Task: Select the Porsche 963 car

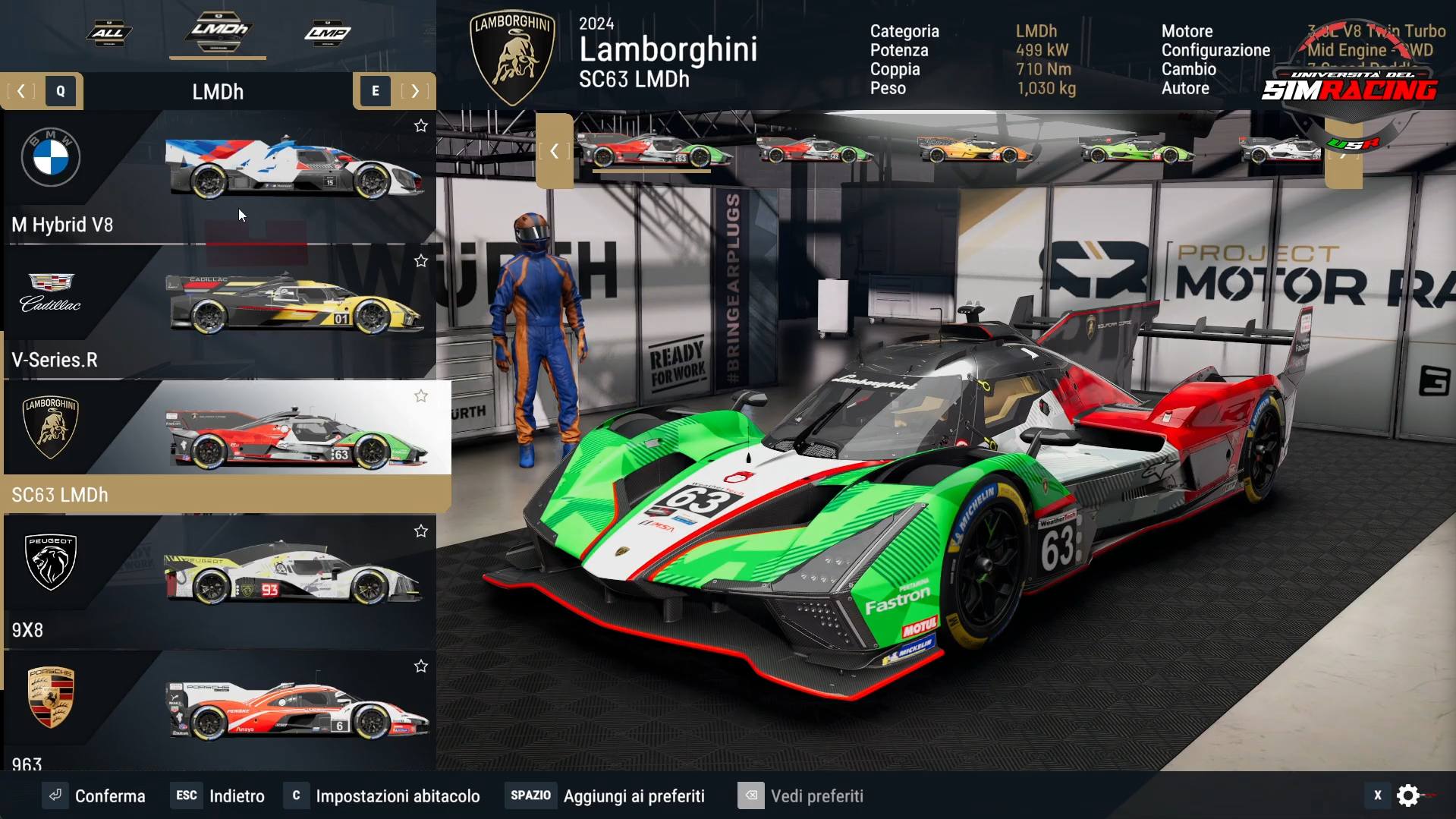Action: tap(220, 713)
